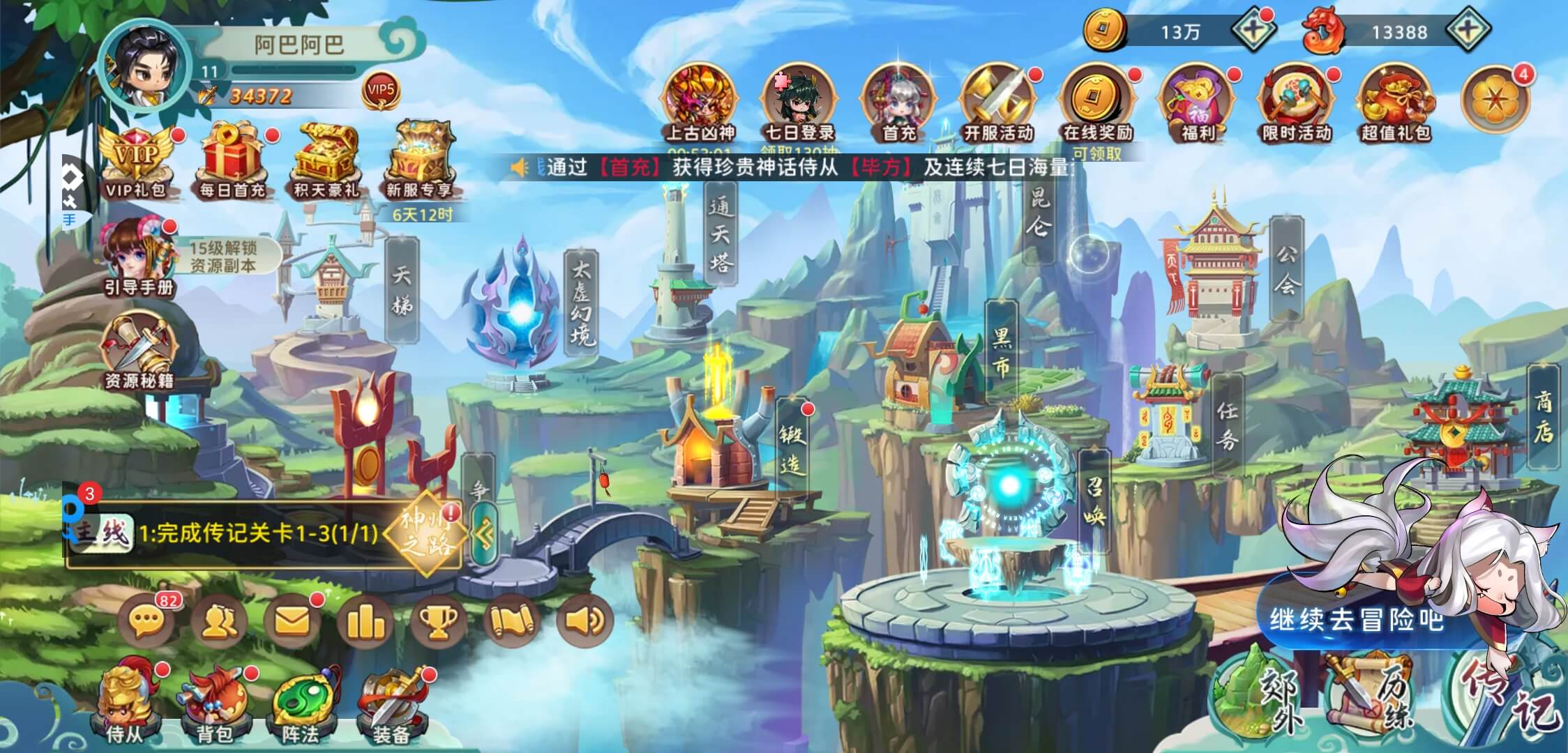This screenshot has height=753, width=1568.
Task: Open the chat speech bubble icon
Action: [146, 621]
